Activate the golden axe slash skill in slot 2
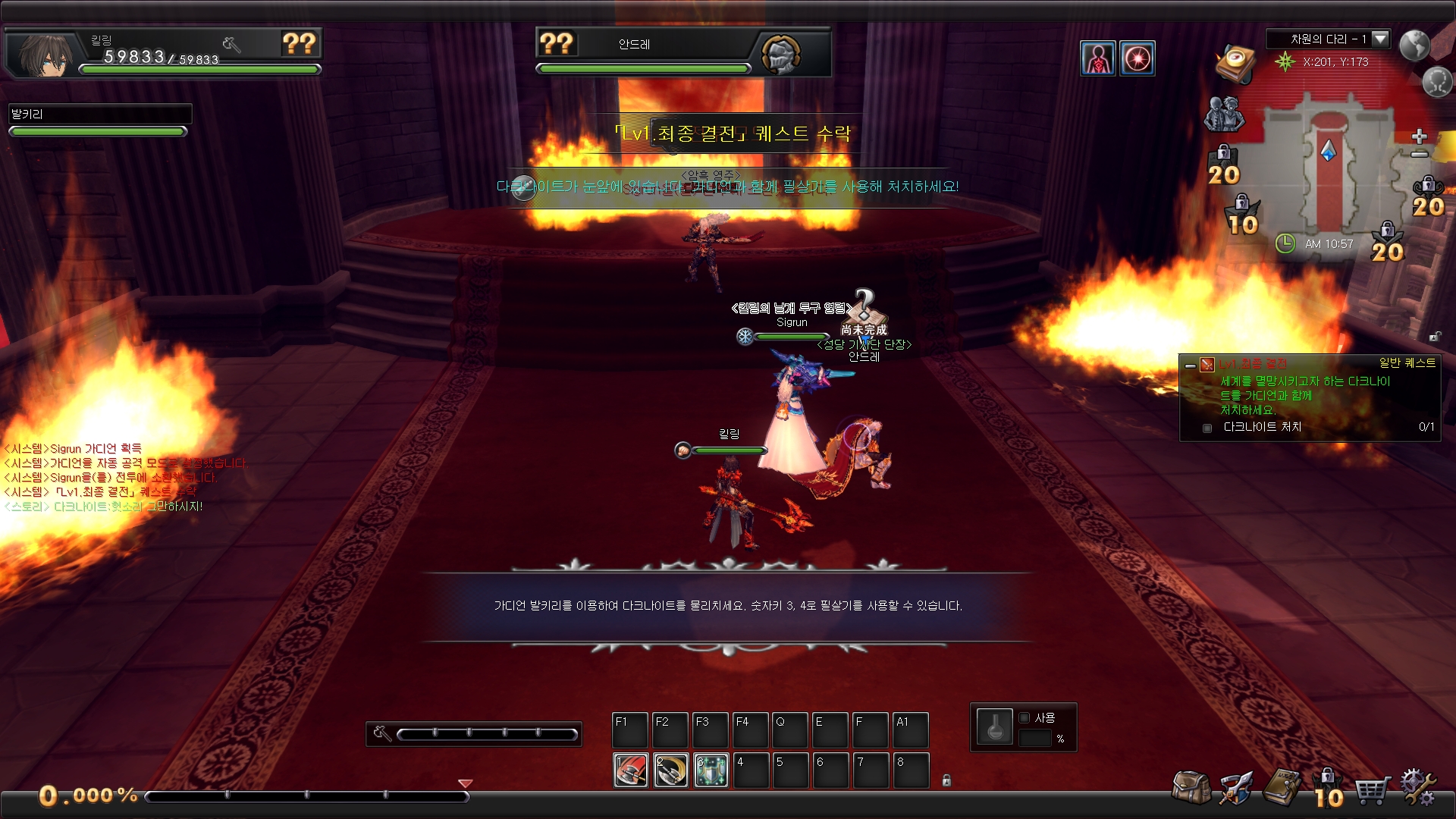1456x819 pixels. 671,770
